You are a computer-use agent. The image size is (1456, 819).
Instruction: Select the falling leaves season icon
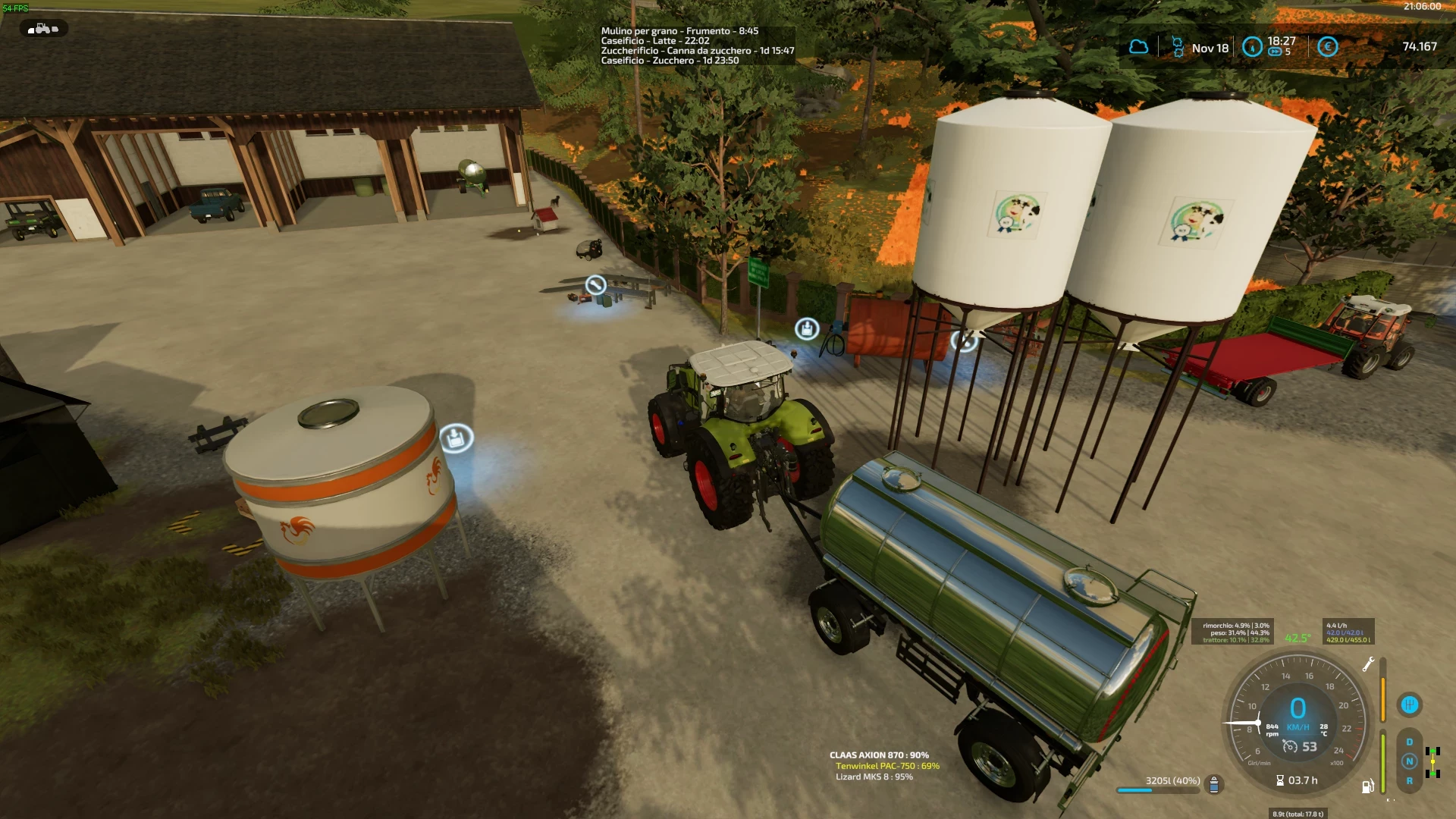(x=1177, y=47)
